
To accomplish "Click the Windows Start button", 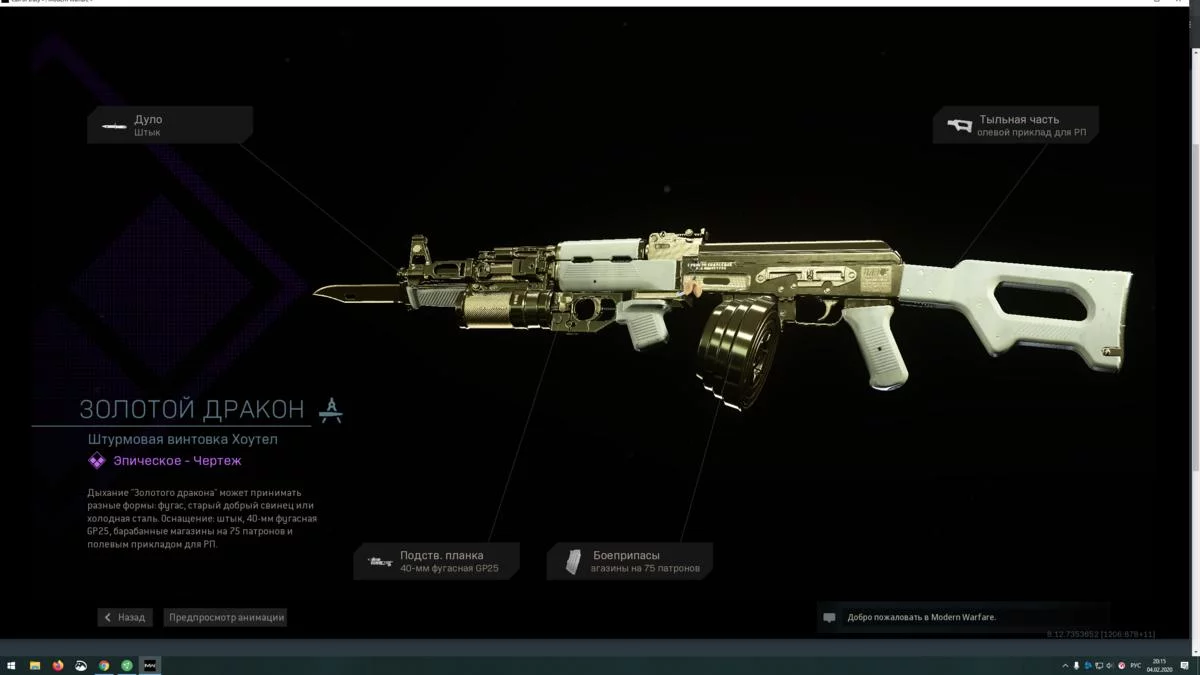I will pyautogui.click(x=11, y=665).
